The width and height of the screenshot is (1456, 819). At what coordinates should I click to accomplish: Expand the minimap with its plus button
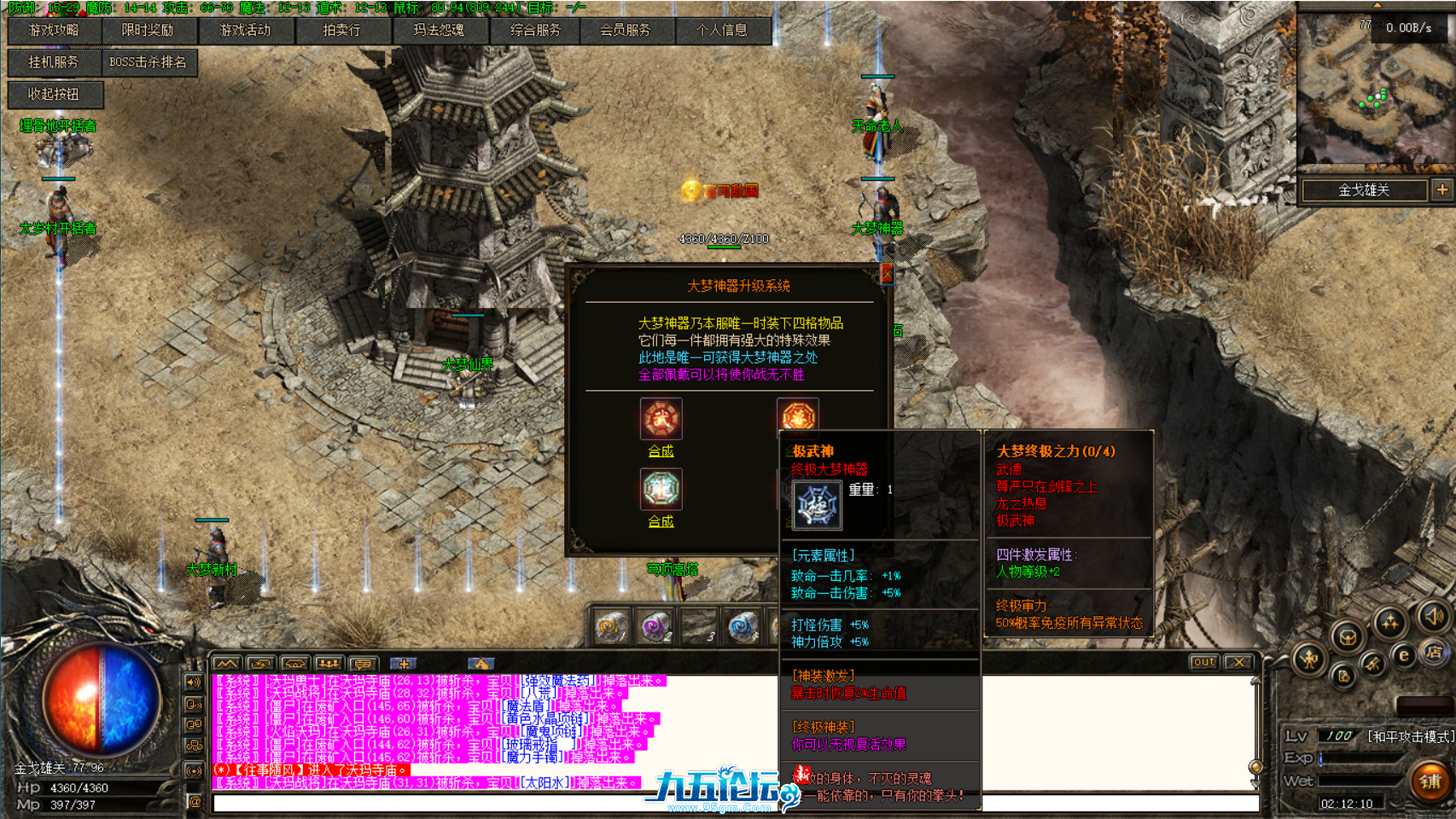coord(1442,189)
